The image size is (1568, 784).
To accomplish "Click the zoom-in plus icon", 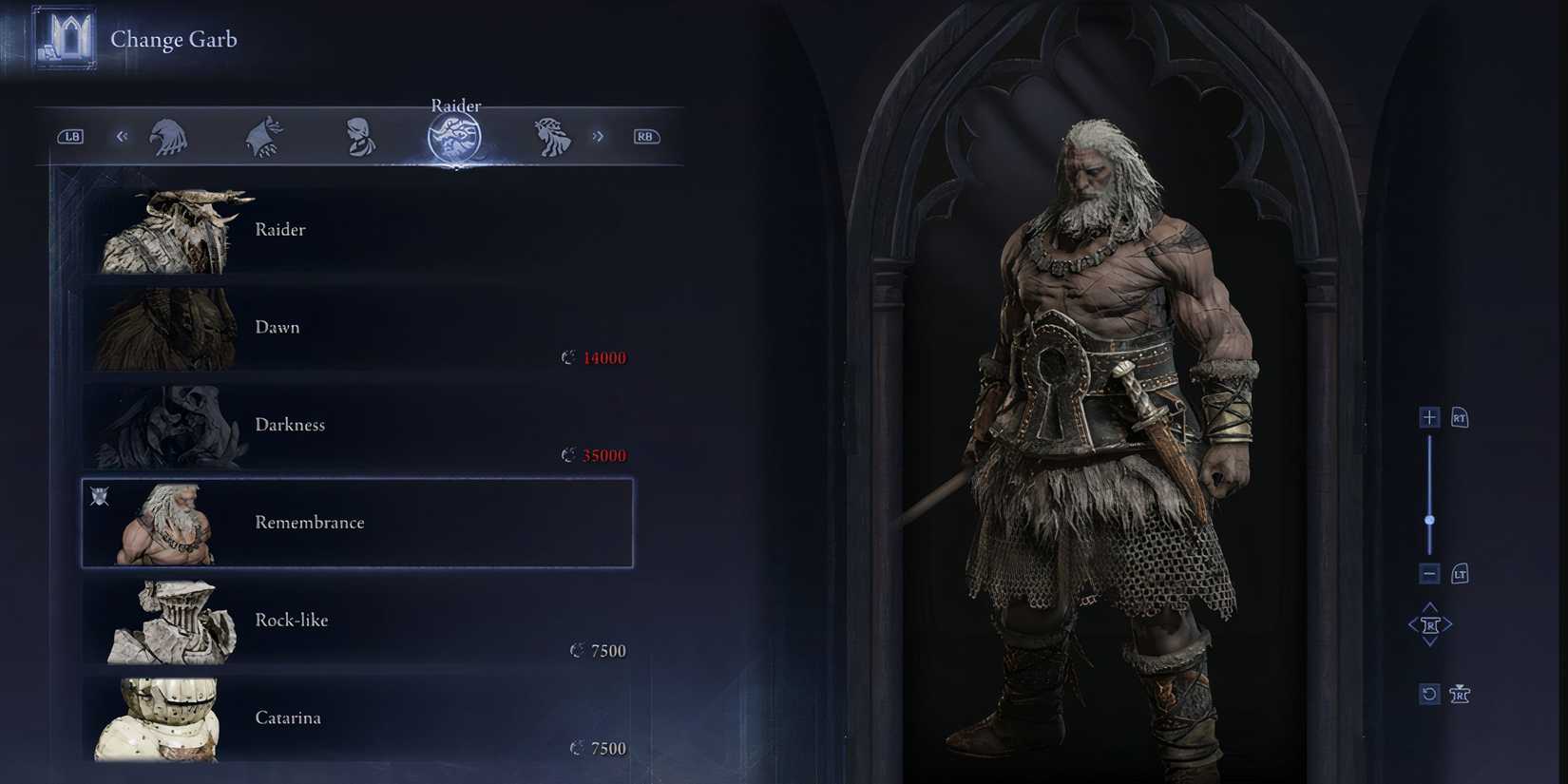I will point(1429,416).
